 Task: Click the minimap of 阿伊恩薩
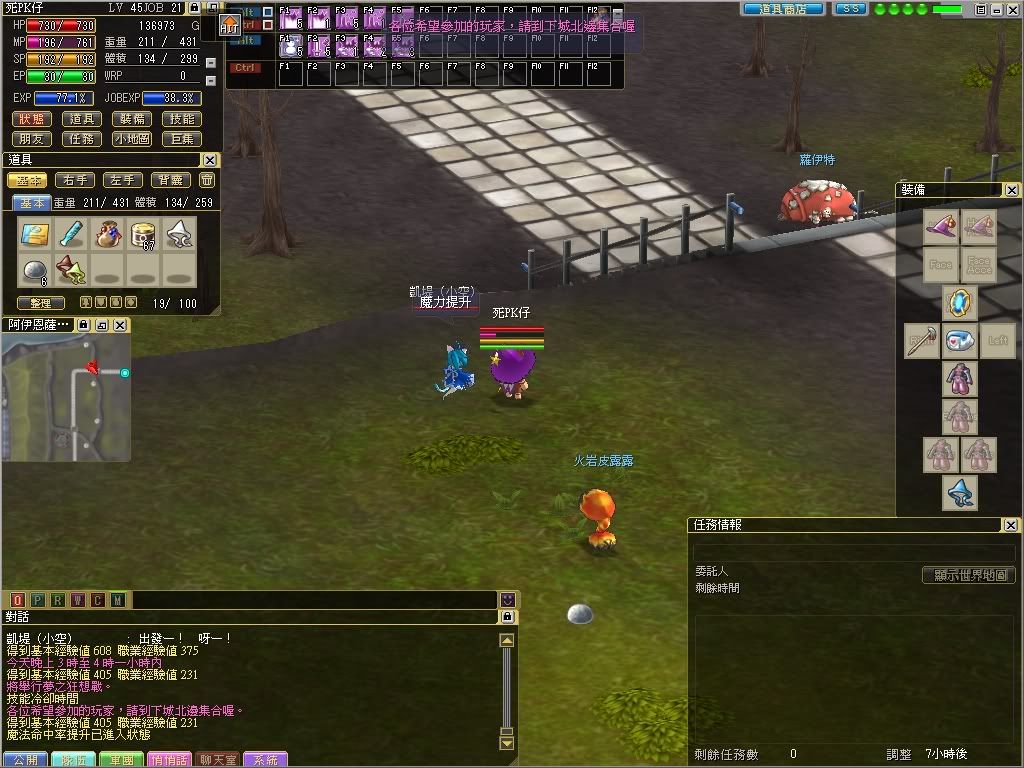(66, 396)
